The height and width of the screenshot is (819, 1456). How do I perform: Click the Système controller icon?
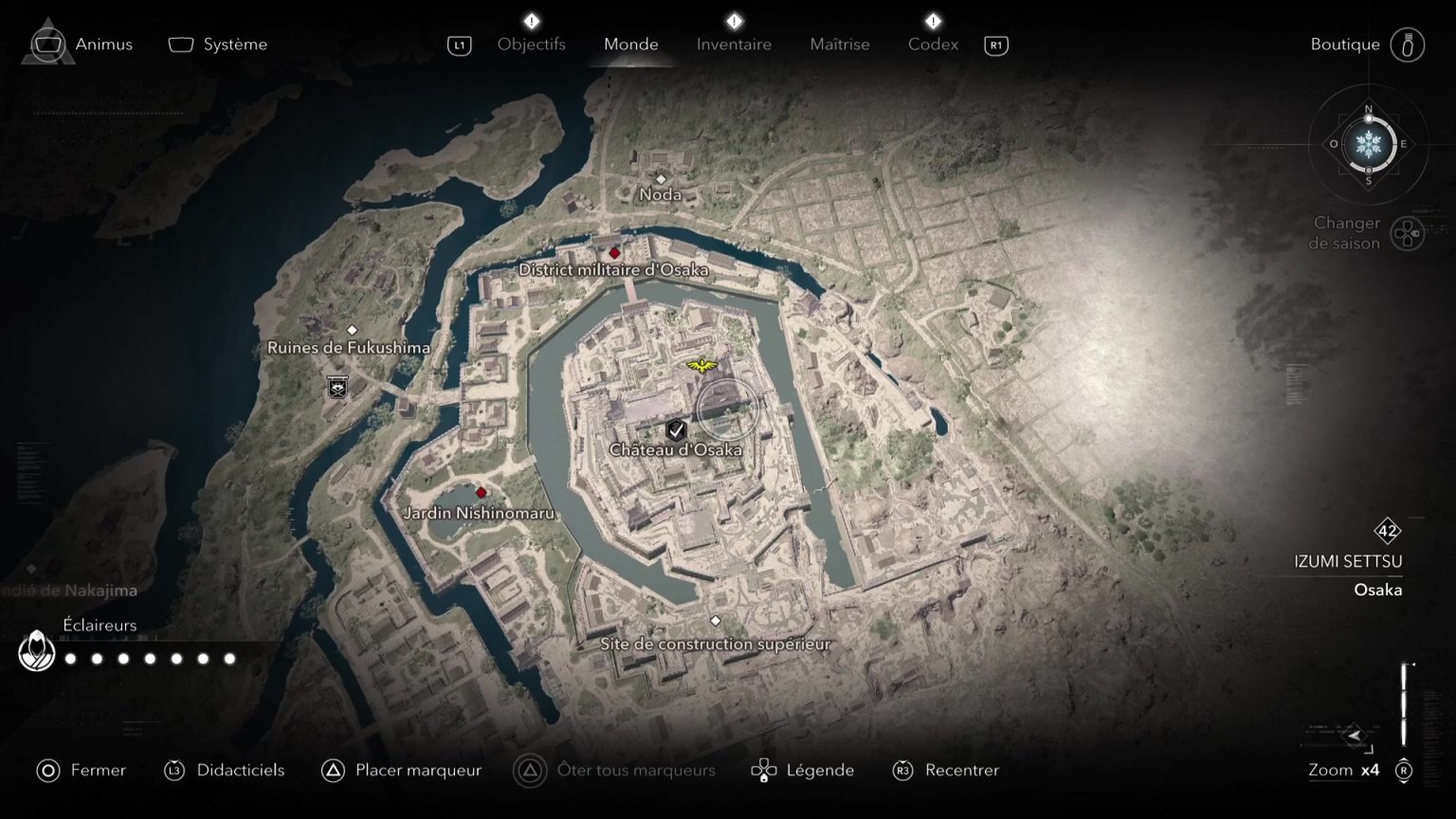(179, 43)
